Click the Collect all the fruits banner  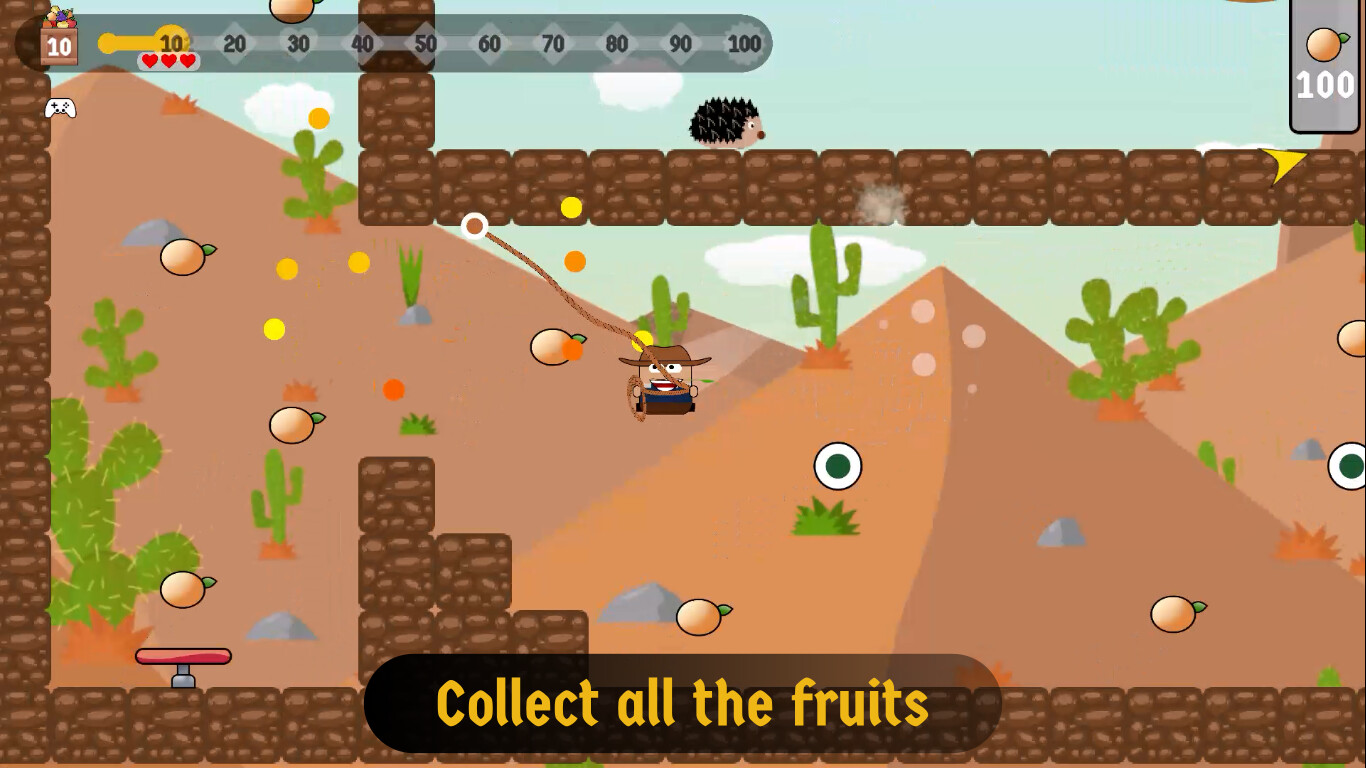click(x=683, y=701)
